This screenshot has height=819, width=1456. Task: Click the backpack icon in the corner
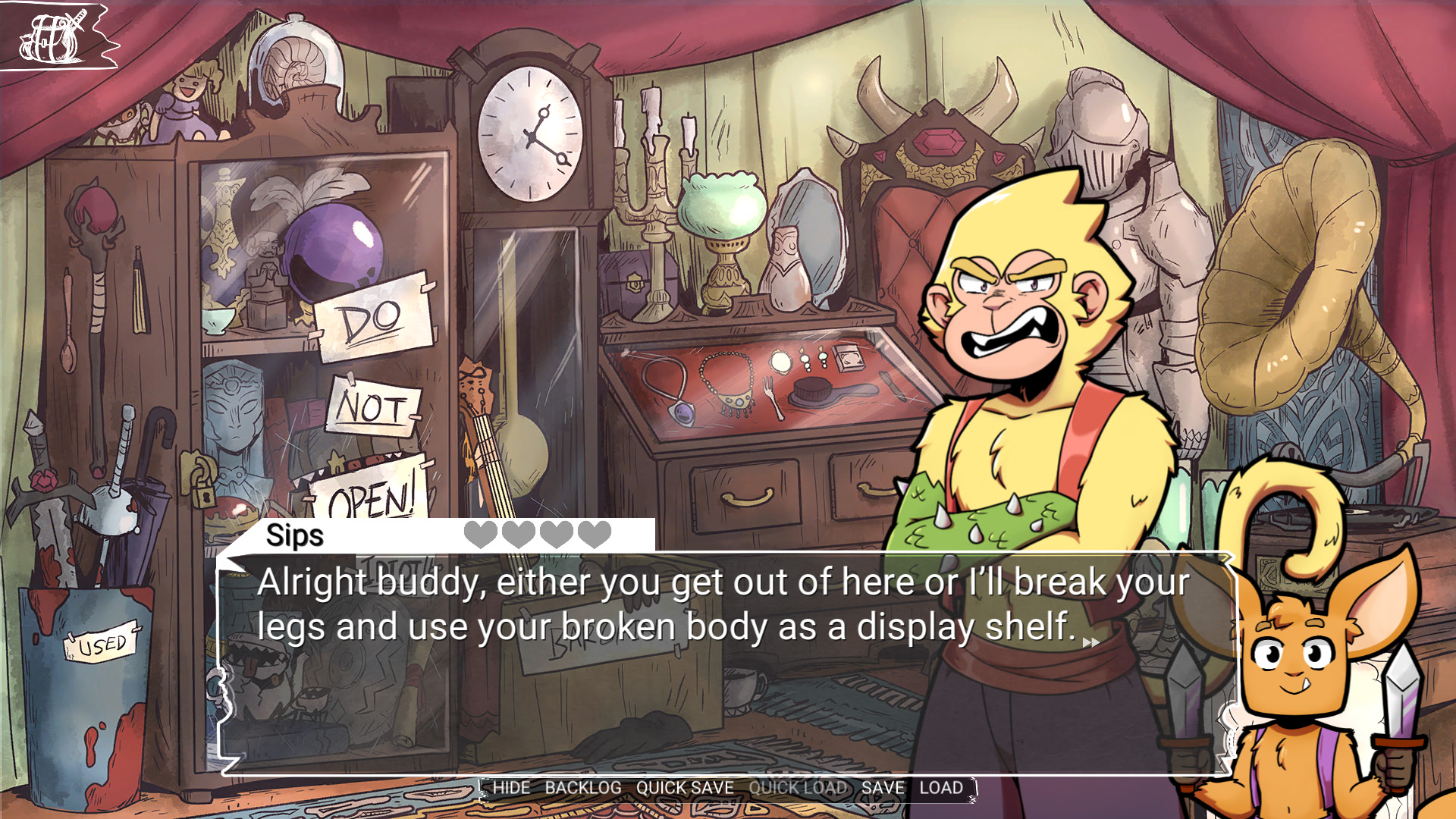pyautogui.click(x=52, y=38)
